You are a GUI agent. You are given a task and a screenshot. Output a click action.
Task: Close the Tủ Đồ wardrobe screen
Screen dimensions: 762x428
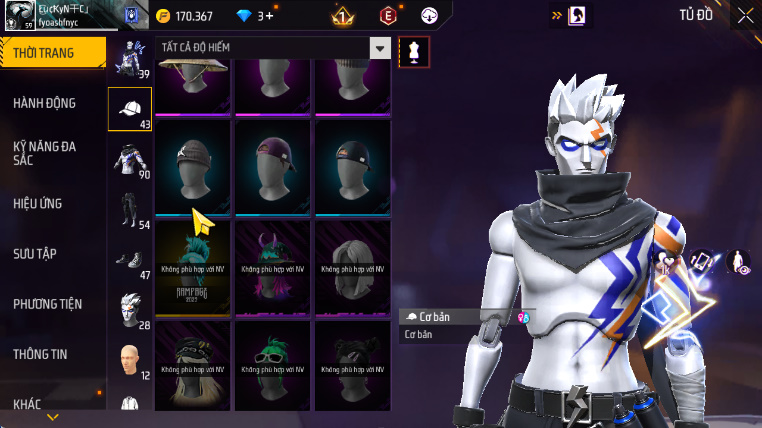tap(745, 15)
